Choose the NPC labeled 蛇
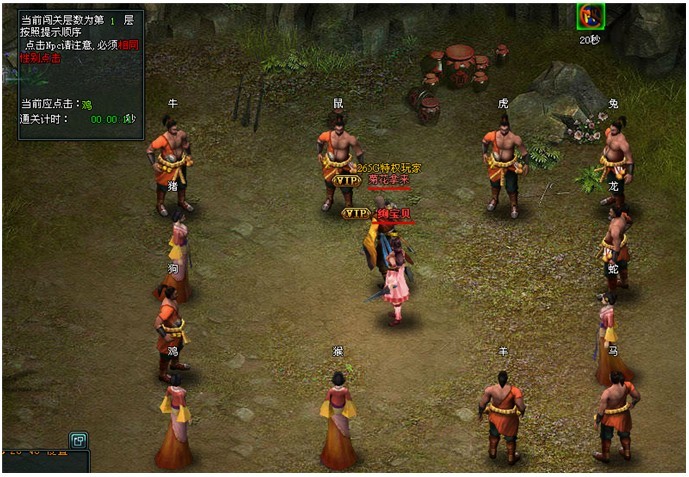689x477 pixels. tap(608, 335)
